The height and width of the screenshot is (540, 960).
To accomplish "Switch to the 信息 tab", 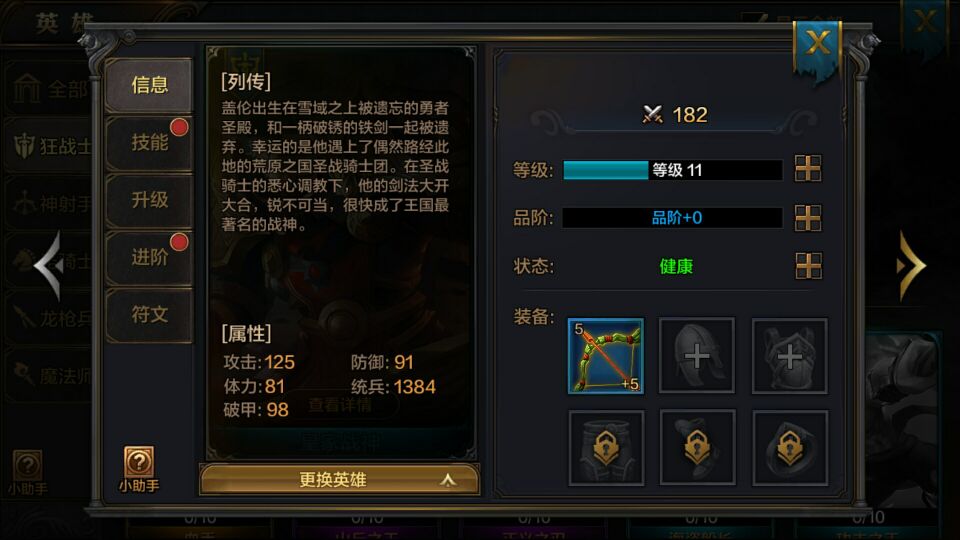I will click(x=149, y=85).
